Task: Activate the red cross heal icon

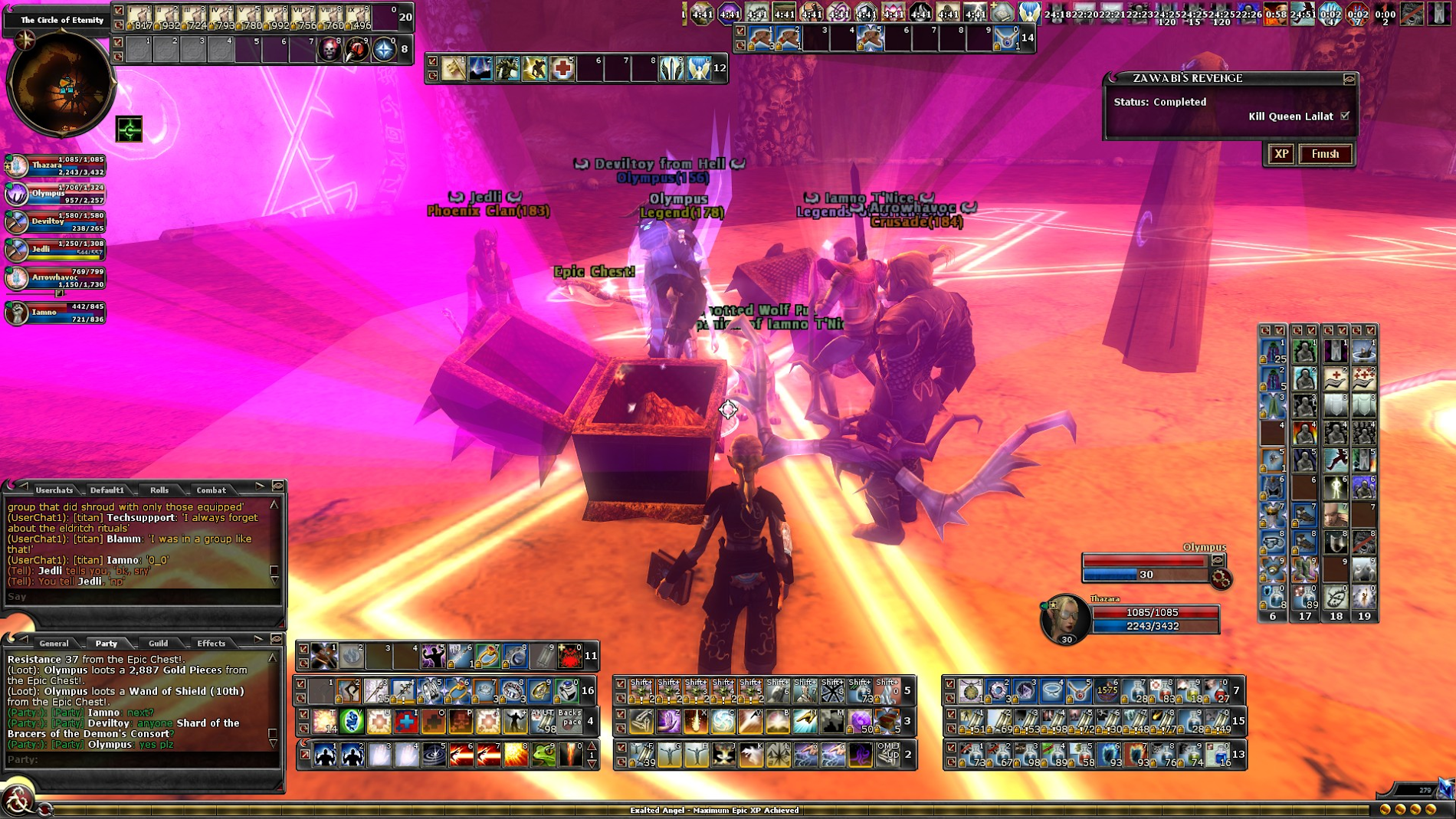Action: pyautogui.click(x=562, y=69)
